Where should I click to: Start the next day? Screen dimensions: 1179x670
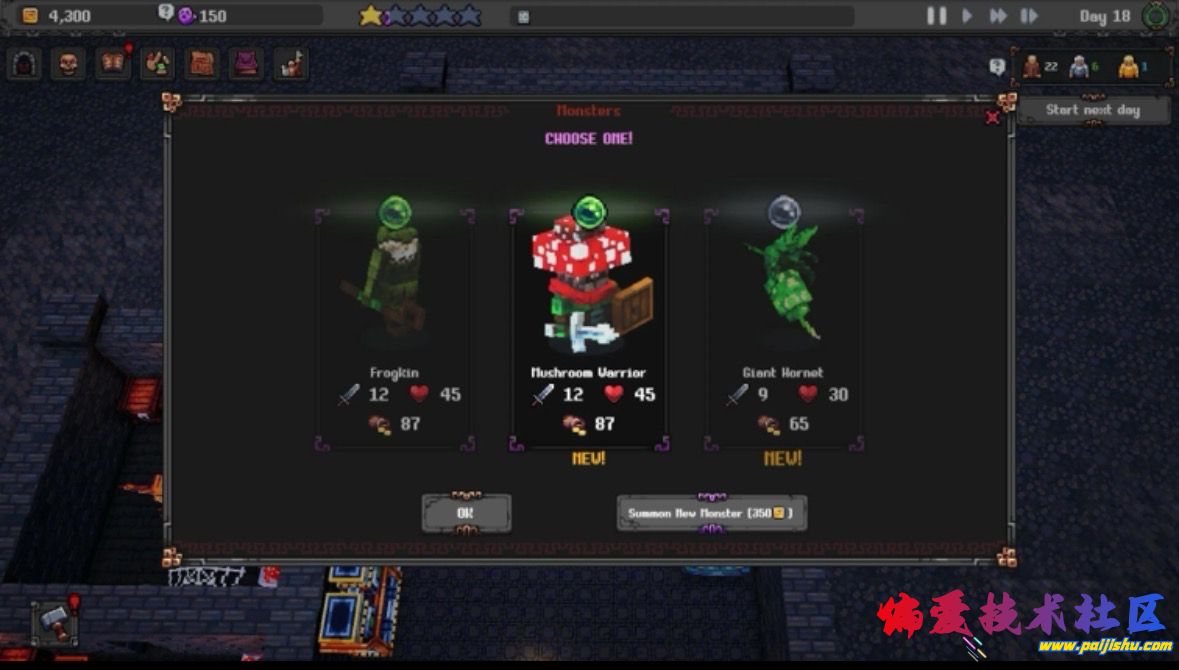click(x=1092, y=110)
